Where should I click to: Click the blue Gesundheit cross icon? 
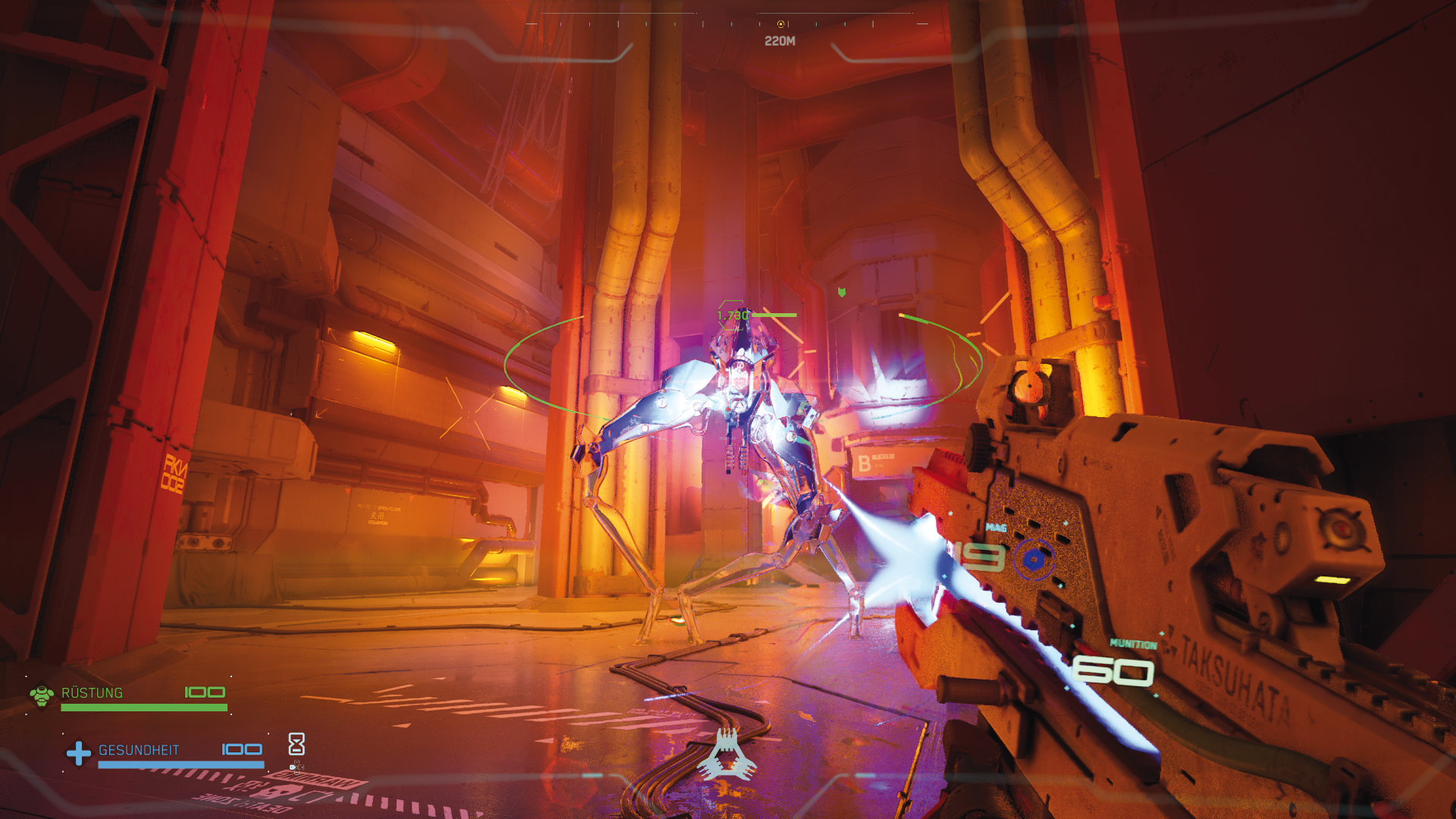78,753
